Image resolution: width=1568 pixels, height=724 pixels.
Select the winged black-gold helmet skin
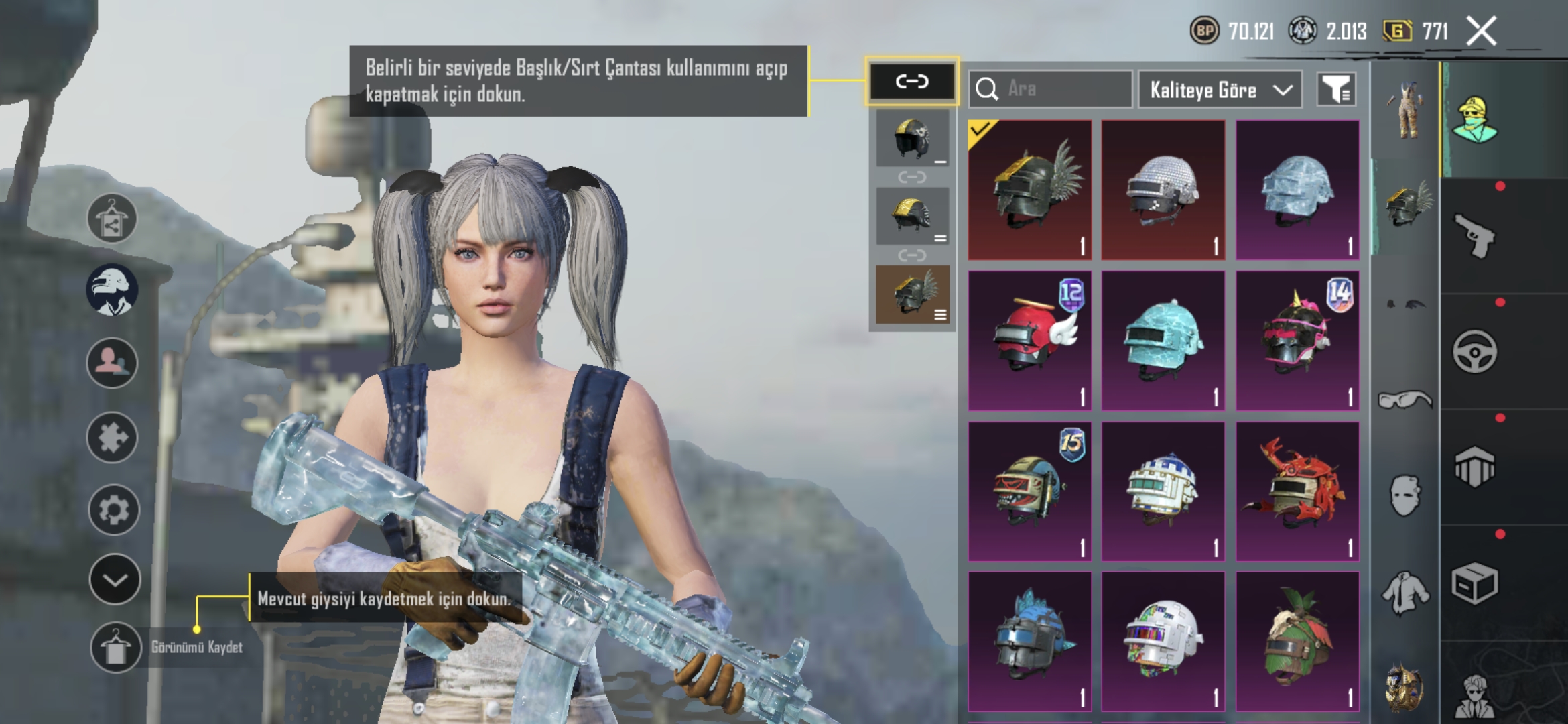[x=1030, y=190]
